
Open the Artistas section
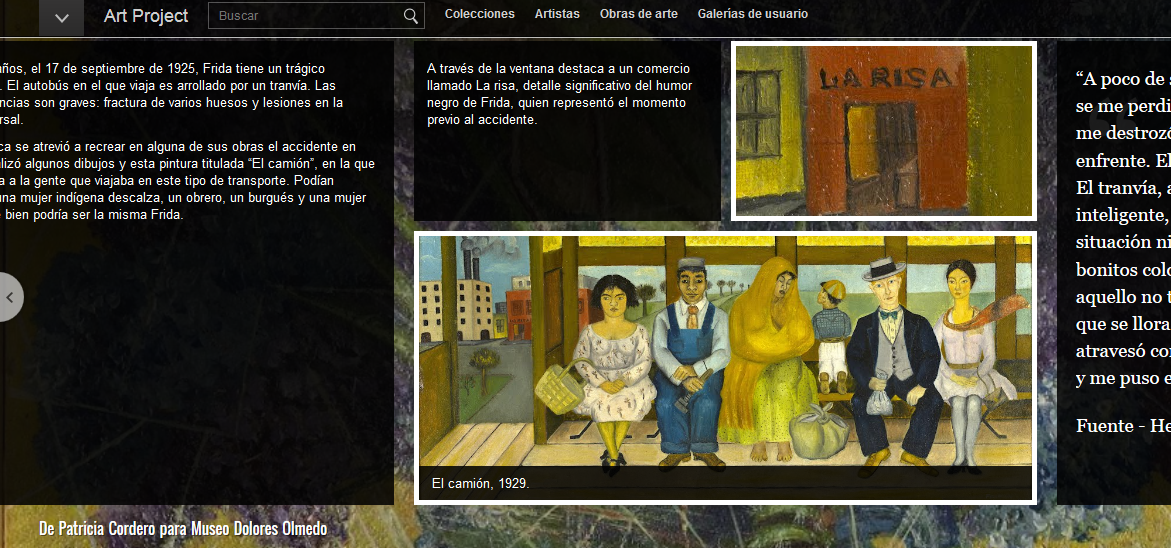coord(557,14)
